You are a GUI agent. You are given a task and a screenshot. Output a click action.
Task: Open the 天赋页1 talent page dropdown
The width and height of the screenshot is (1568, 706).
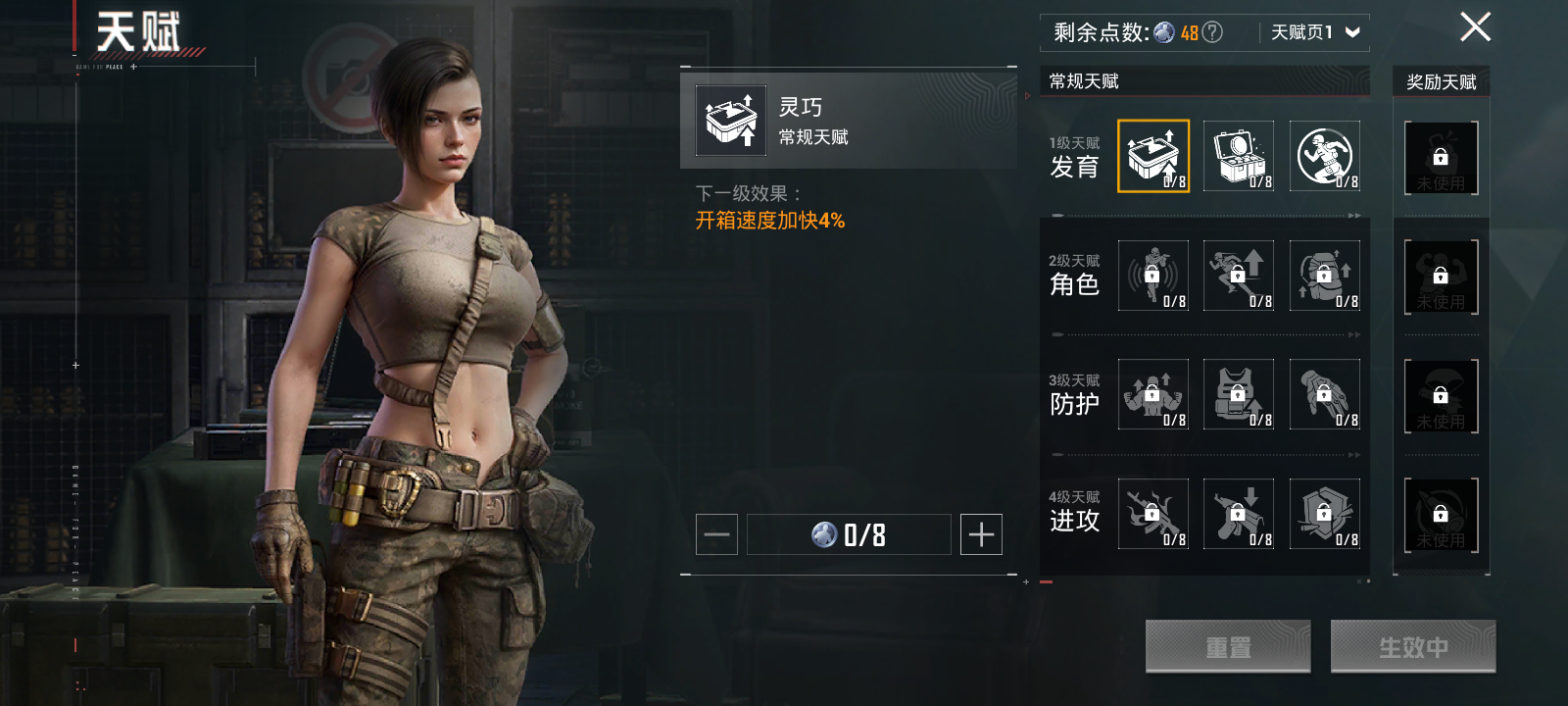pos(1315,32)
